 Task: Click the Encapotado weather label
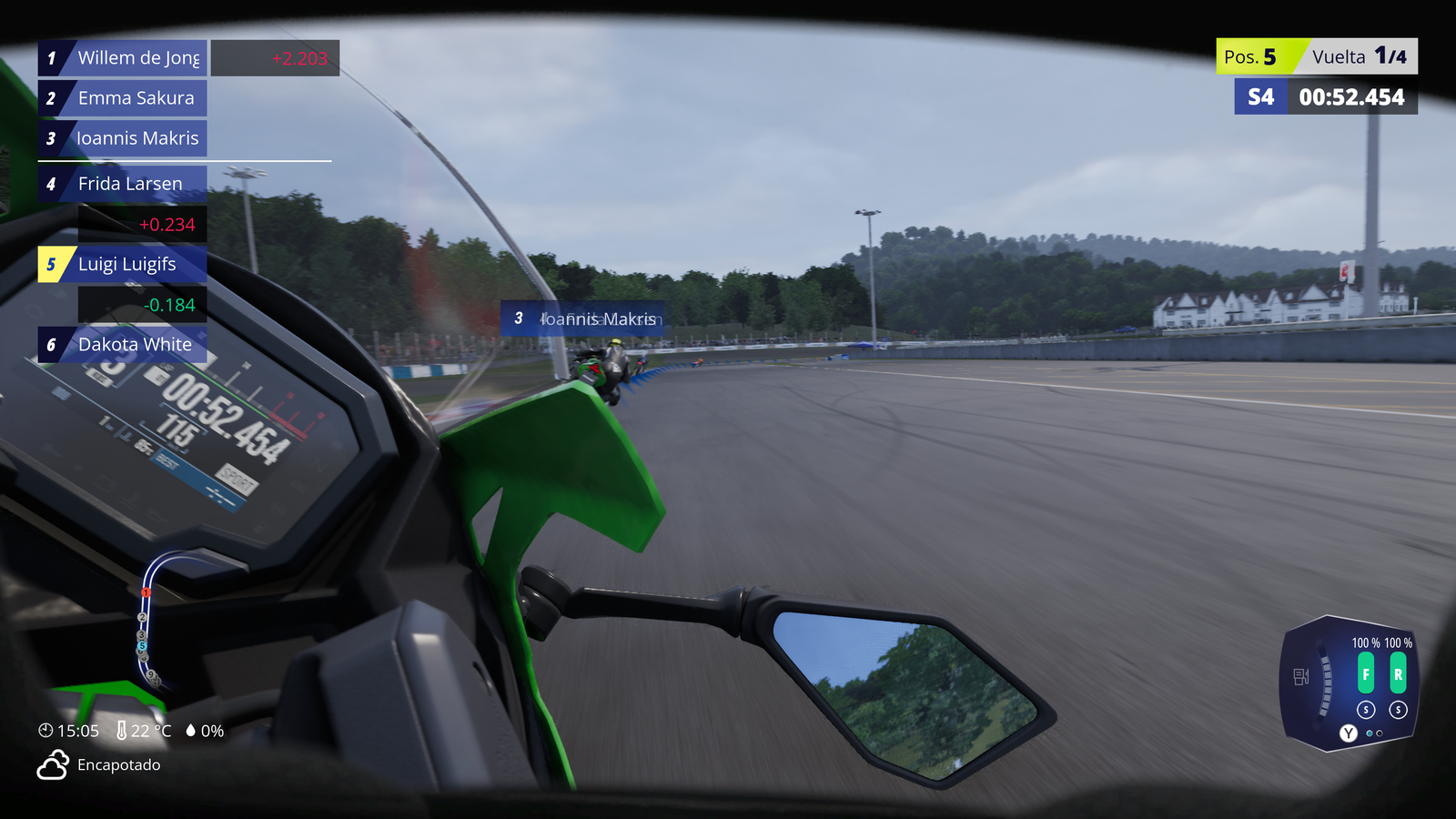coord(118,765)
